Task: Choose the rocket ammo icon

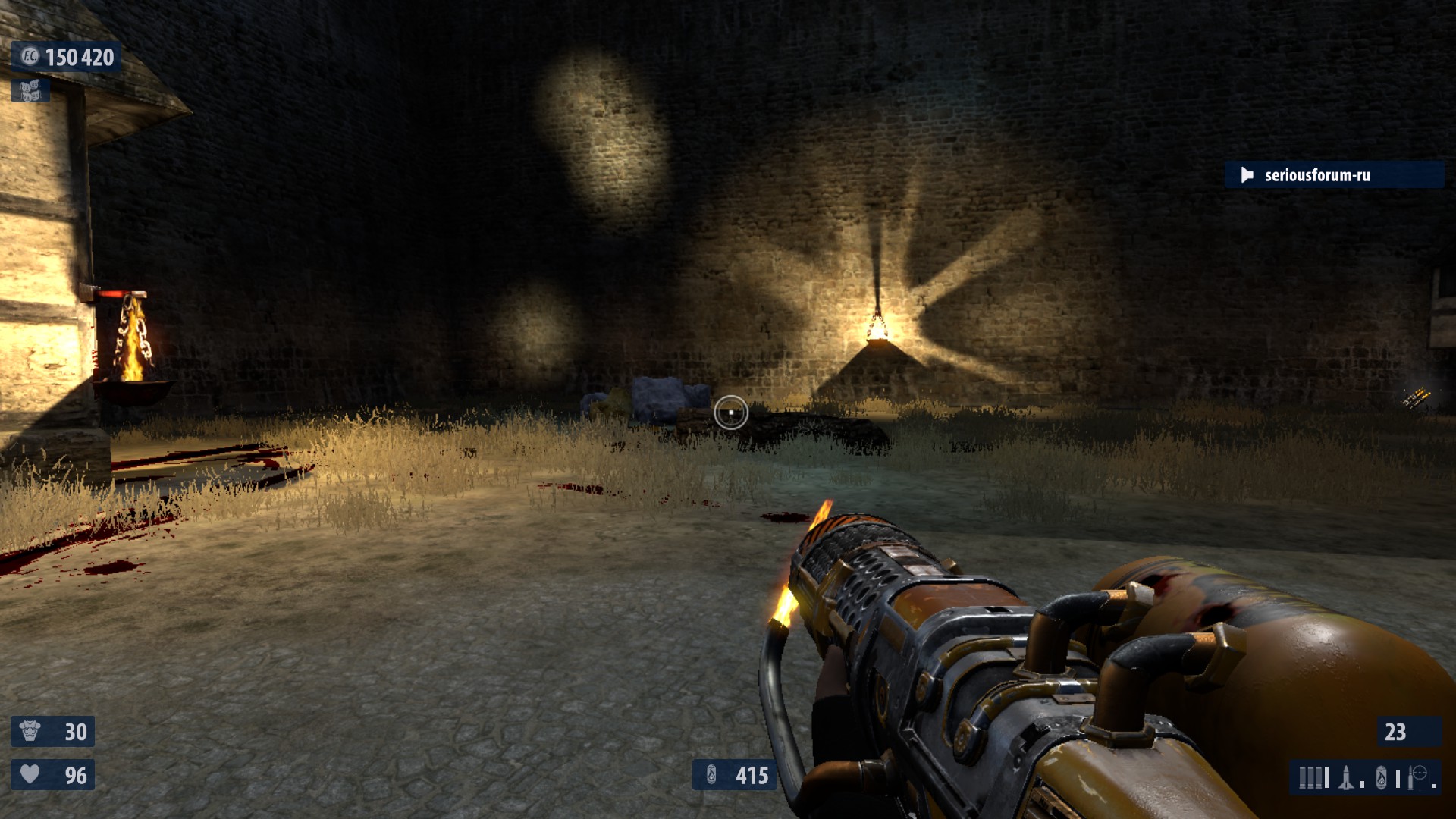Action: 1346,778
